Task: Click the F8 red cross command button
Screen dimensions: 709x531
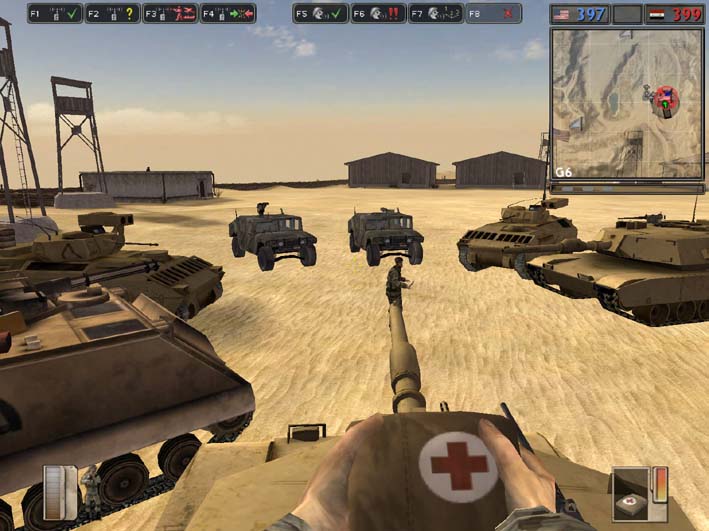Action: click(x=493, y=14)
